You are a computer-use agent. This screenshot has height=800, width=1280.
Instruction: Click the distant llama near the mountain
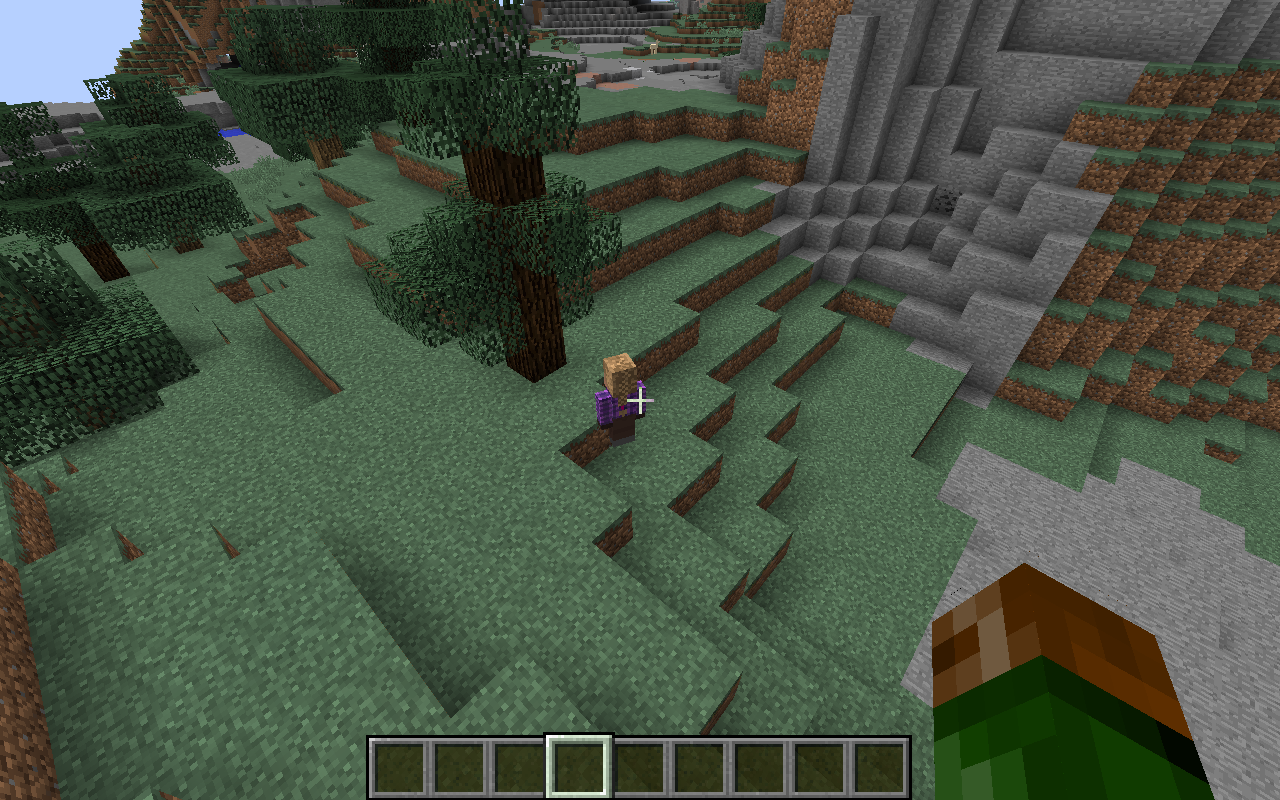tap(654, 48)
